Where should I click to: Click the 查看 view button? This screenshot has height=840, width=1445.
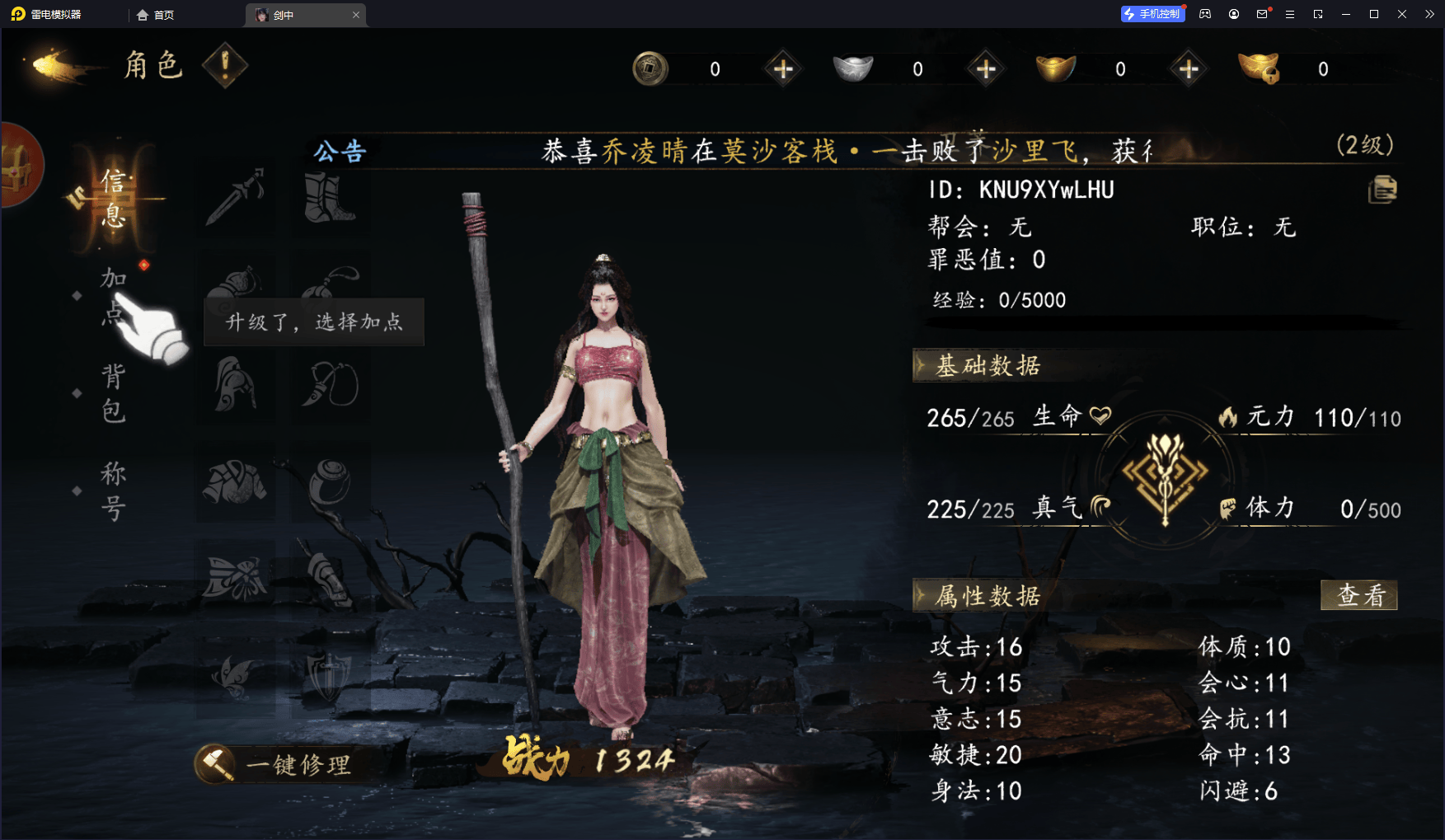[x=1358, y=595]
